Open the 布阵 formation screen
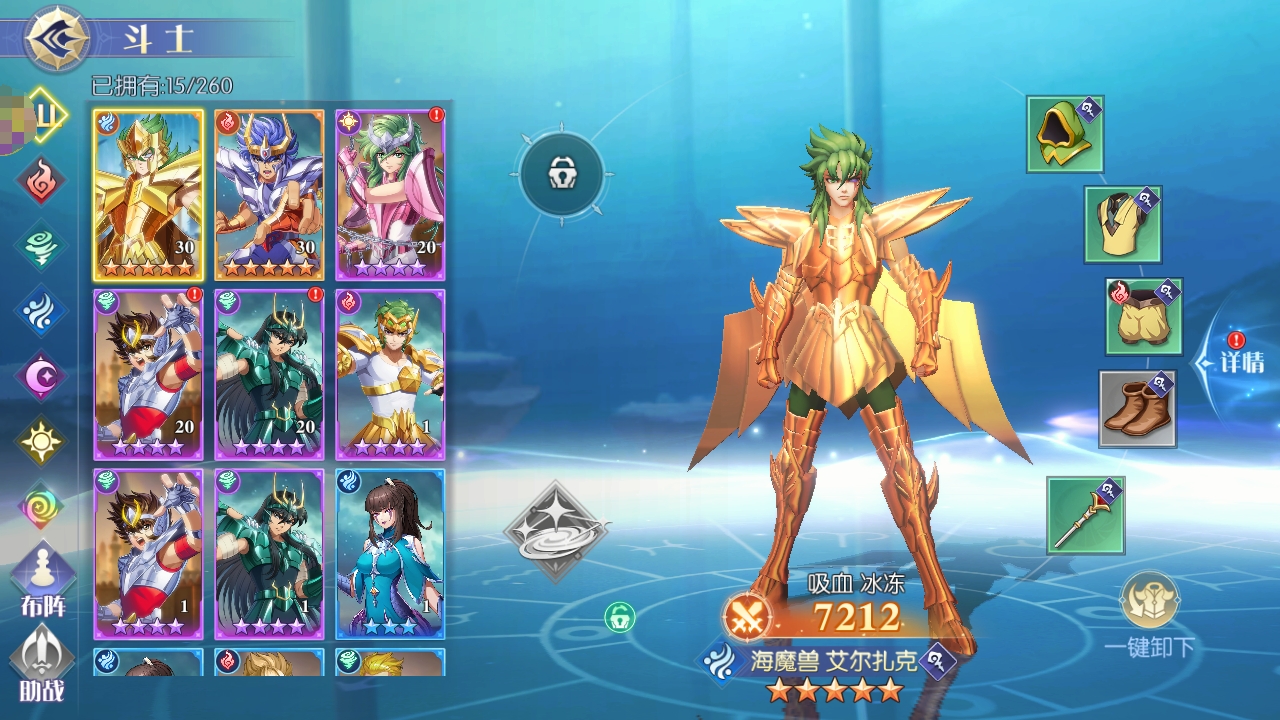Viewport: 1280px width, 720px height. (43, 580)
